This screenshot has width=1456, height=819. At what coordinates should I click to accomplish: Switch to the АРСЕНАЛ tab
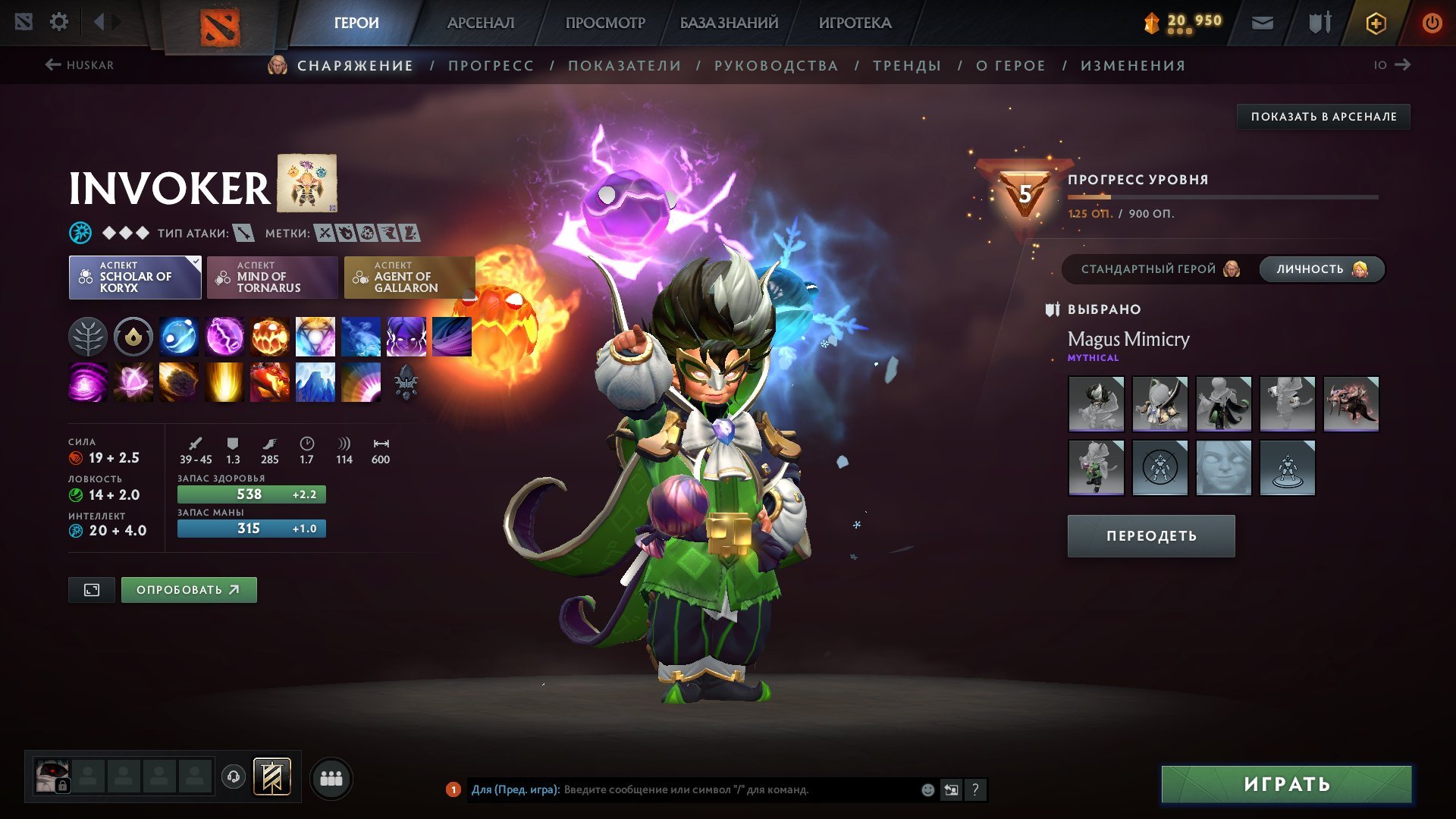click(x=479, y=22)
